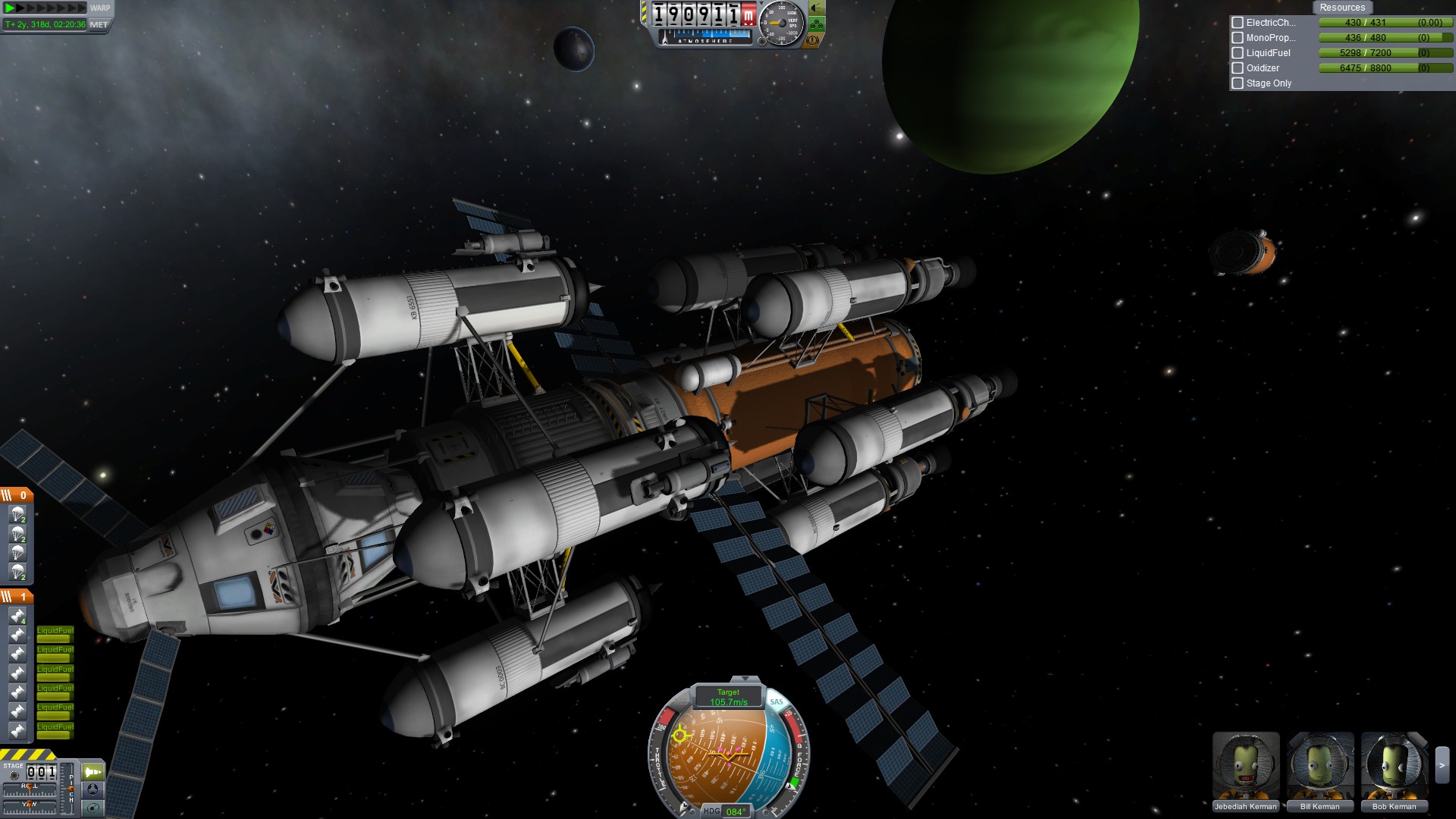1456x819 pixels.
Task: Open the map view button
Action: pyautogui.click(x=93, y=808)
